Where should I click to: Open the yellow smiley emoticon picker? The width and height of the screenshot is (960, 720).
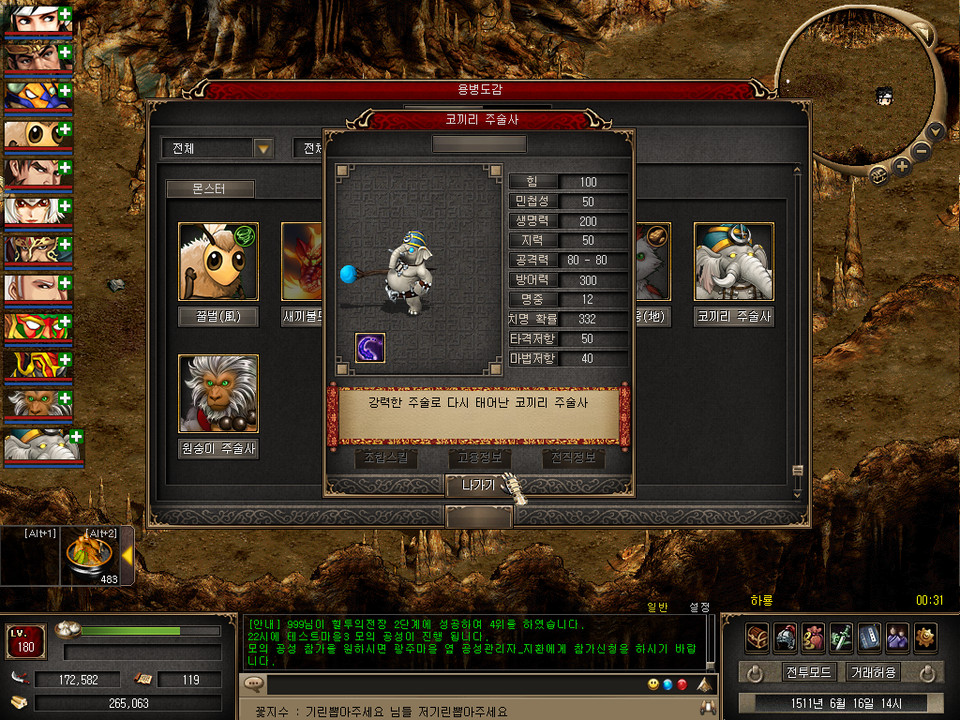coord(652,685)
